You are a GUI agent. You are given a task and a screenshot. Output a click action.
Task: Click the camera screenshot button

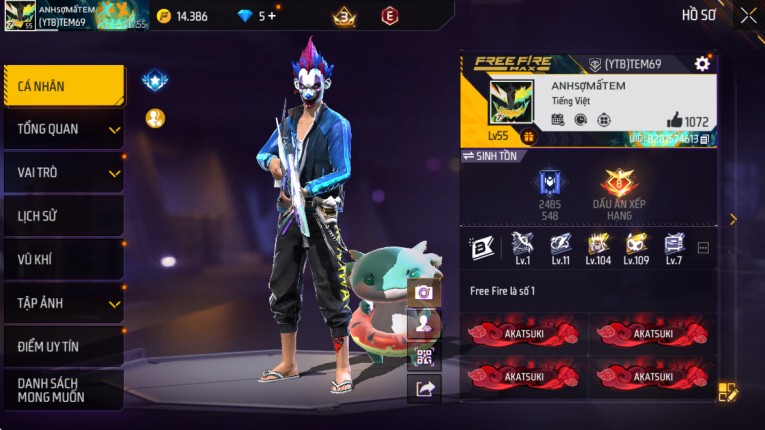point(424,292)
